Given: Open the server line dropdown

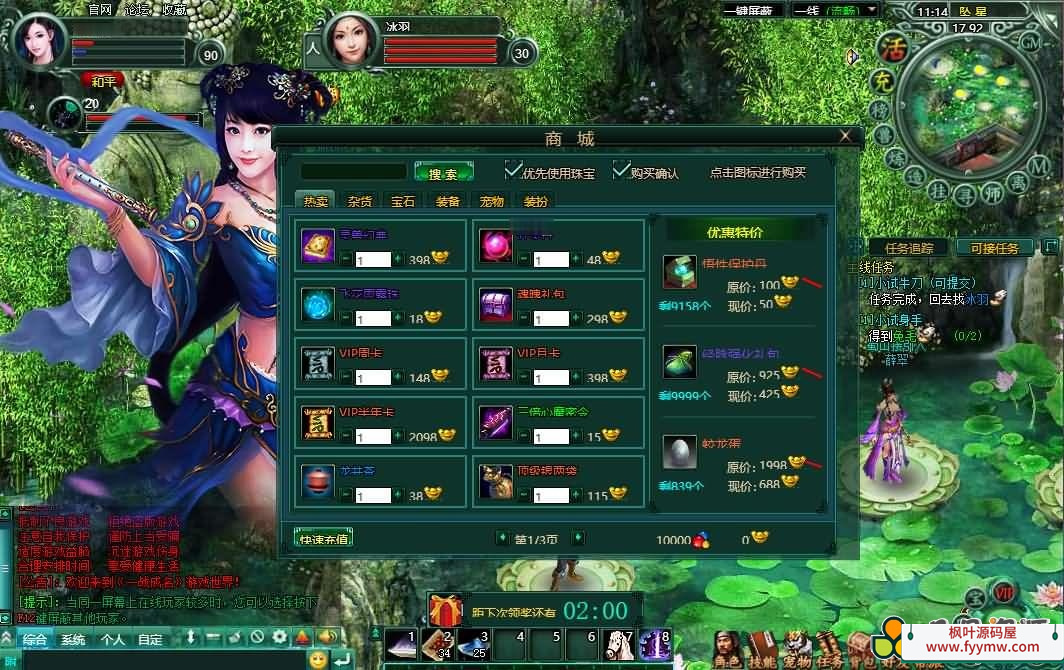Looking at the screenshot, I should pos(872,10).
